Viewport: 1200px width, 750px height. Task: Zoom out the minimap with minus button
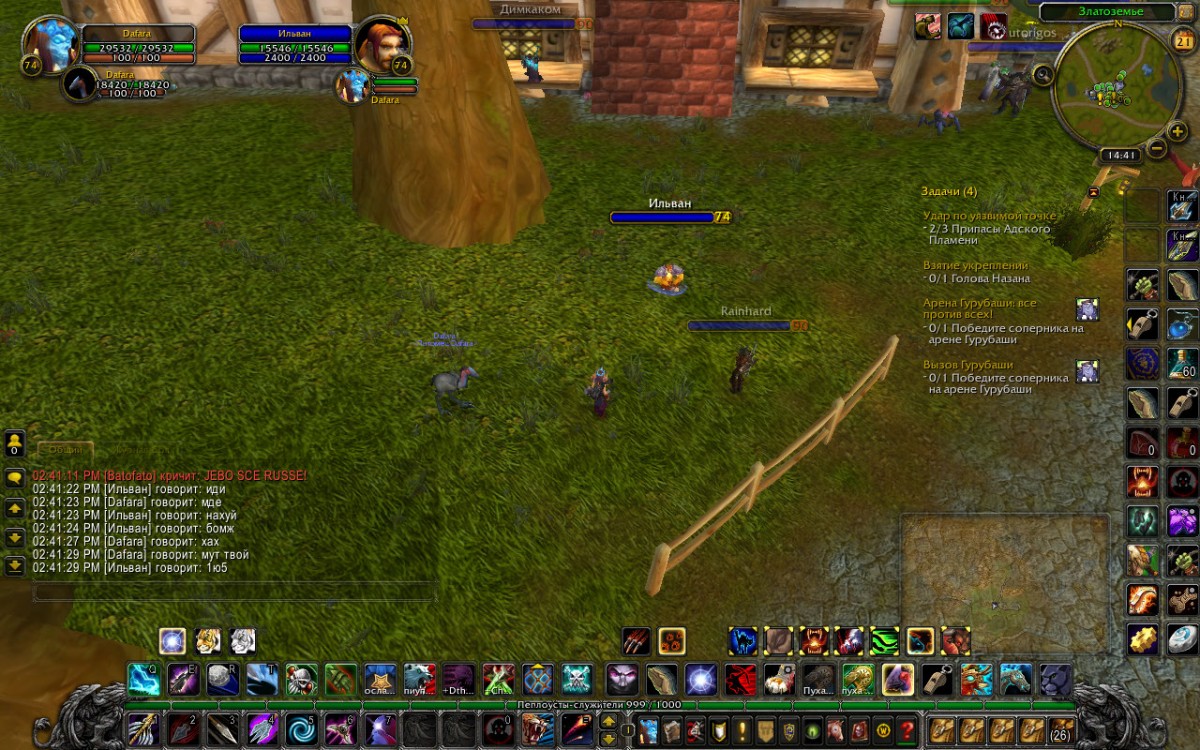pos(1156,149)
